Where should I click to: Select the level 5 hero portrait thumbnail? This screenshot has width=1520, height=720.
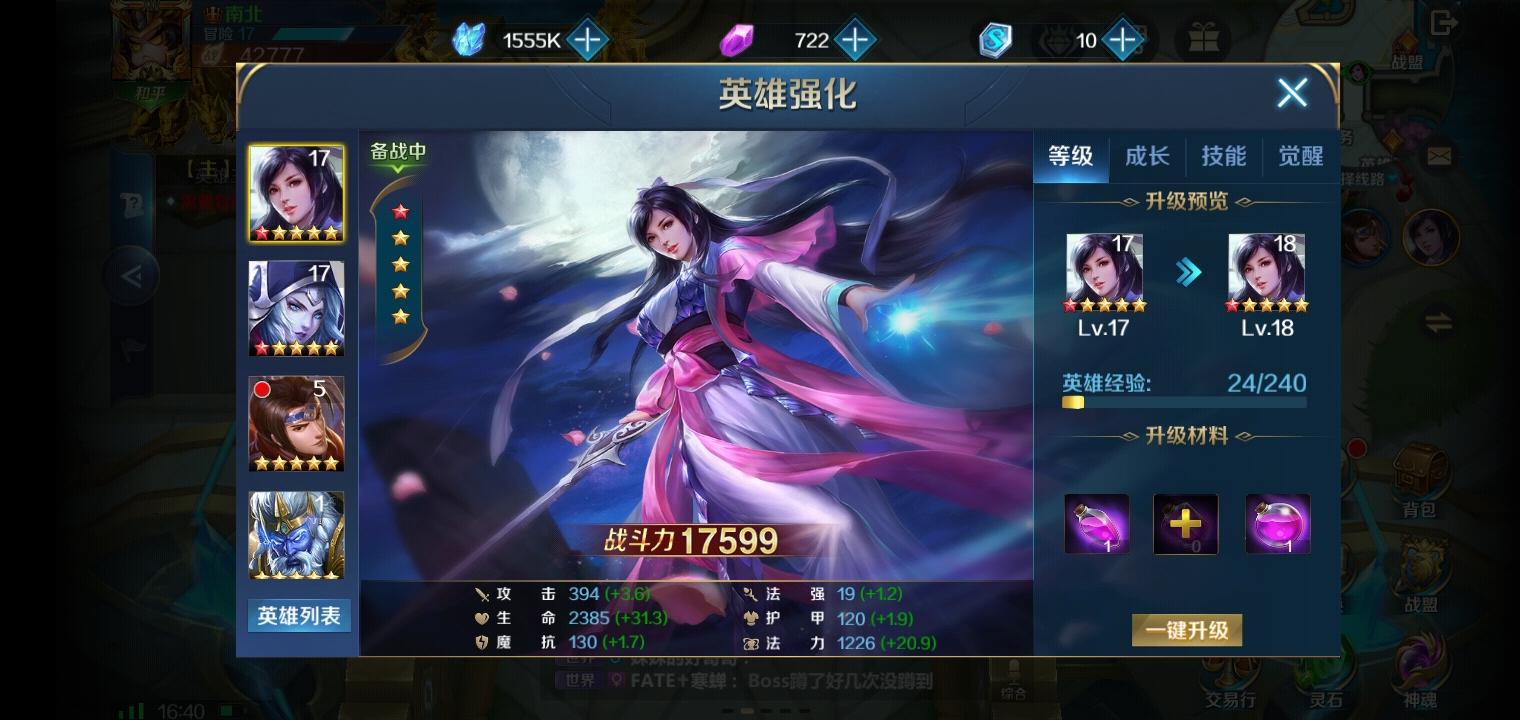(x=296, y=424)
